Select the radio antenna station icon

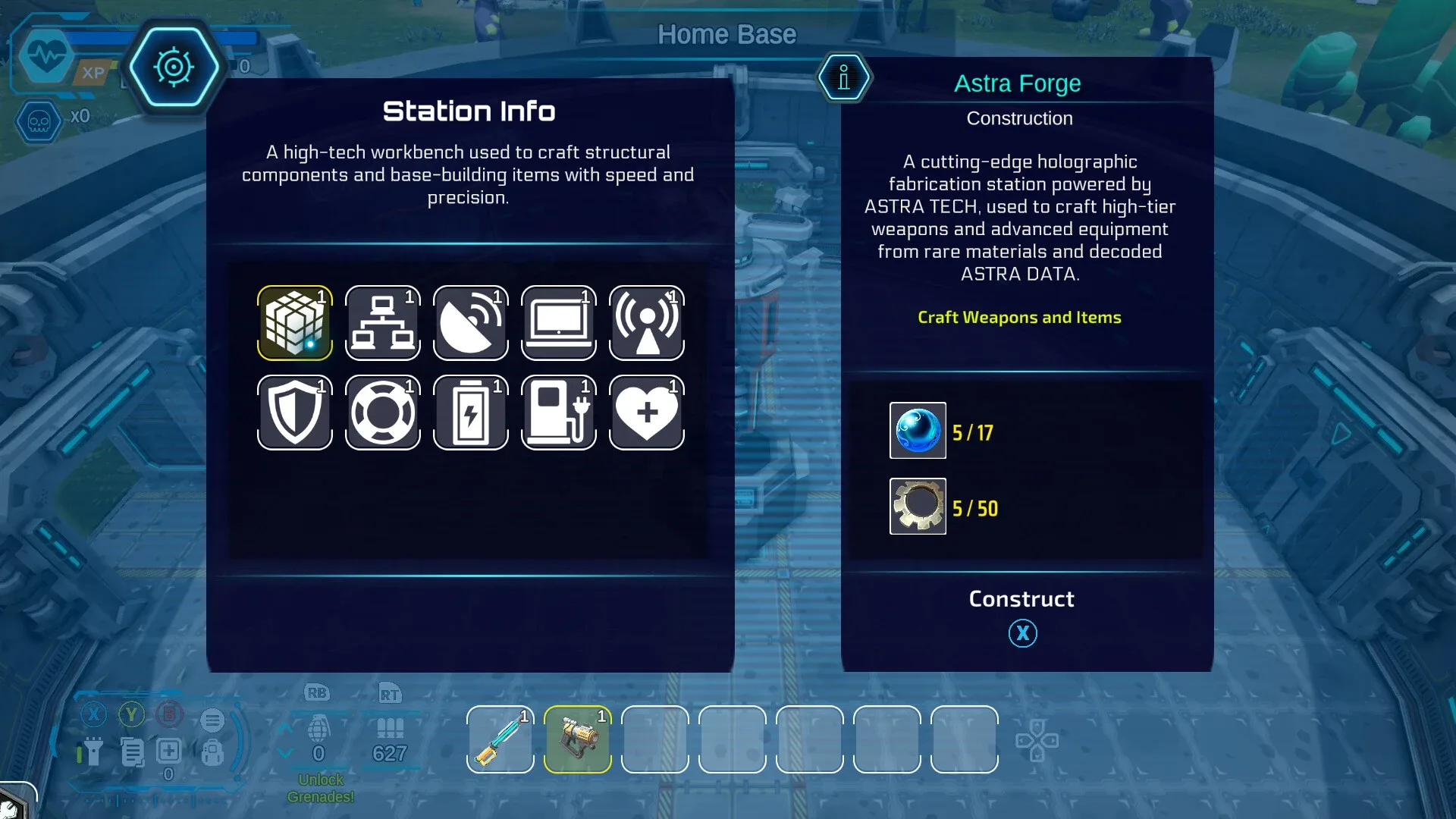(647, 323)
